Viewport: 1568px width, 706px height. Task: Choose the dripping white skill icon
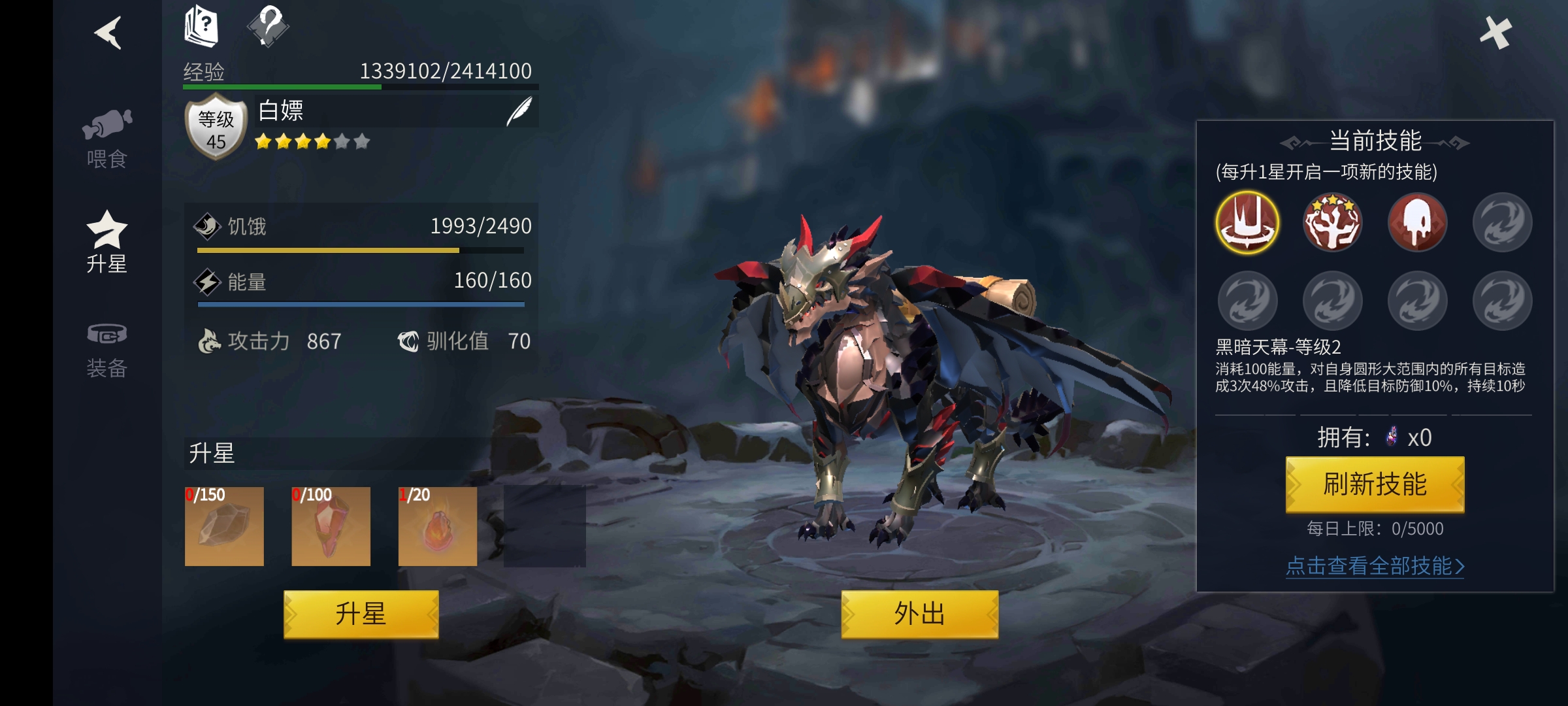(1417, 222)
